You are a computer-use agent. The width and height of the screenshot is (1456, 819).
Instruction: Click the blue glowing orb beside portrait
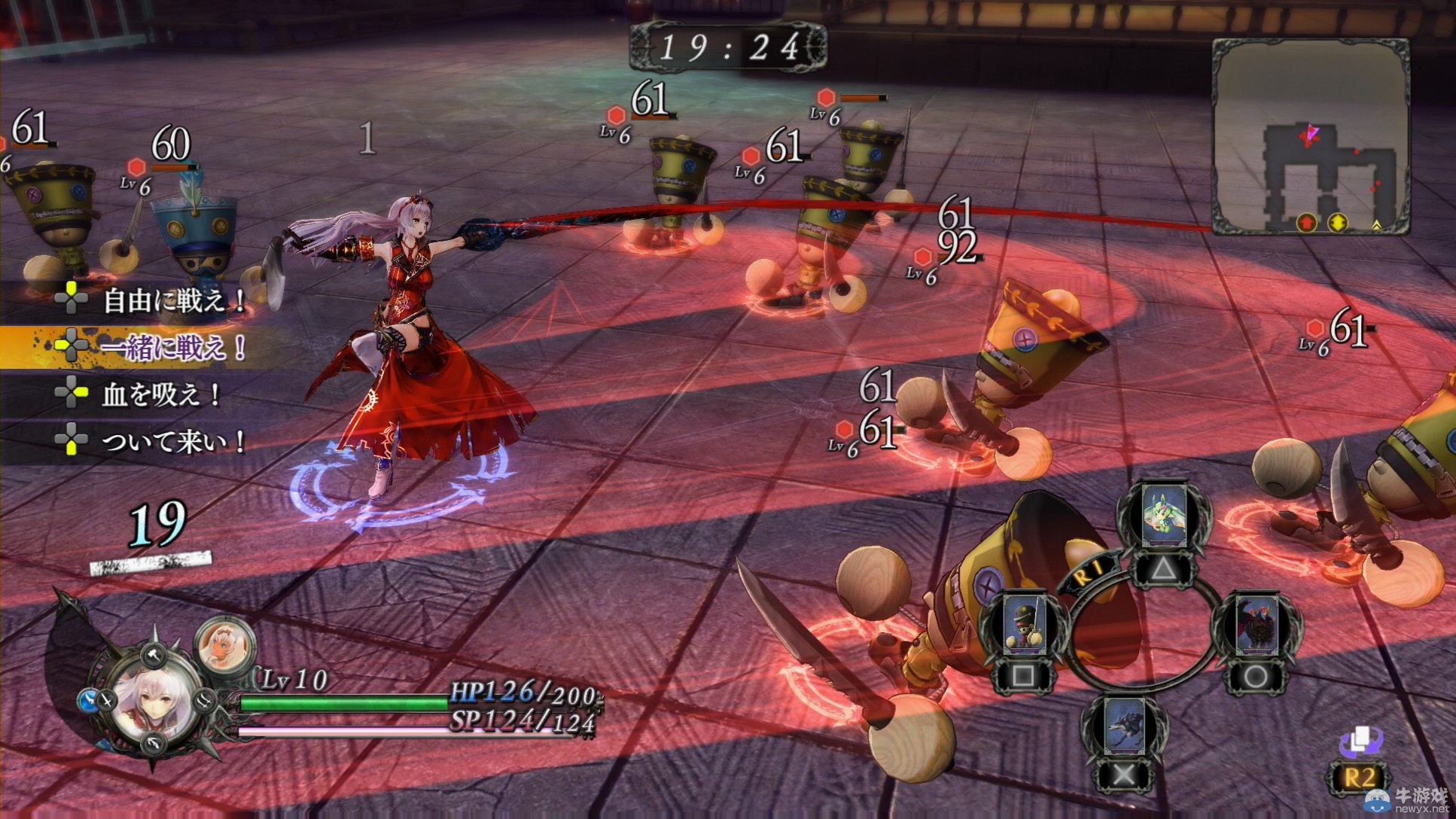(87, 701)
